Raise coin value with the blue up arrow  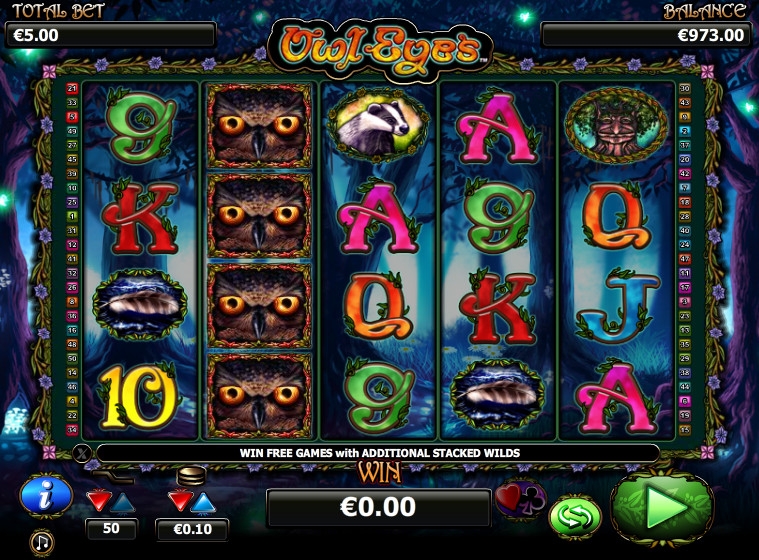point(203,500)
